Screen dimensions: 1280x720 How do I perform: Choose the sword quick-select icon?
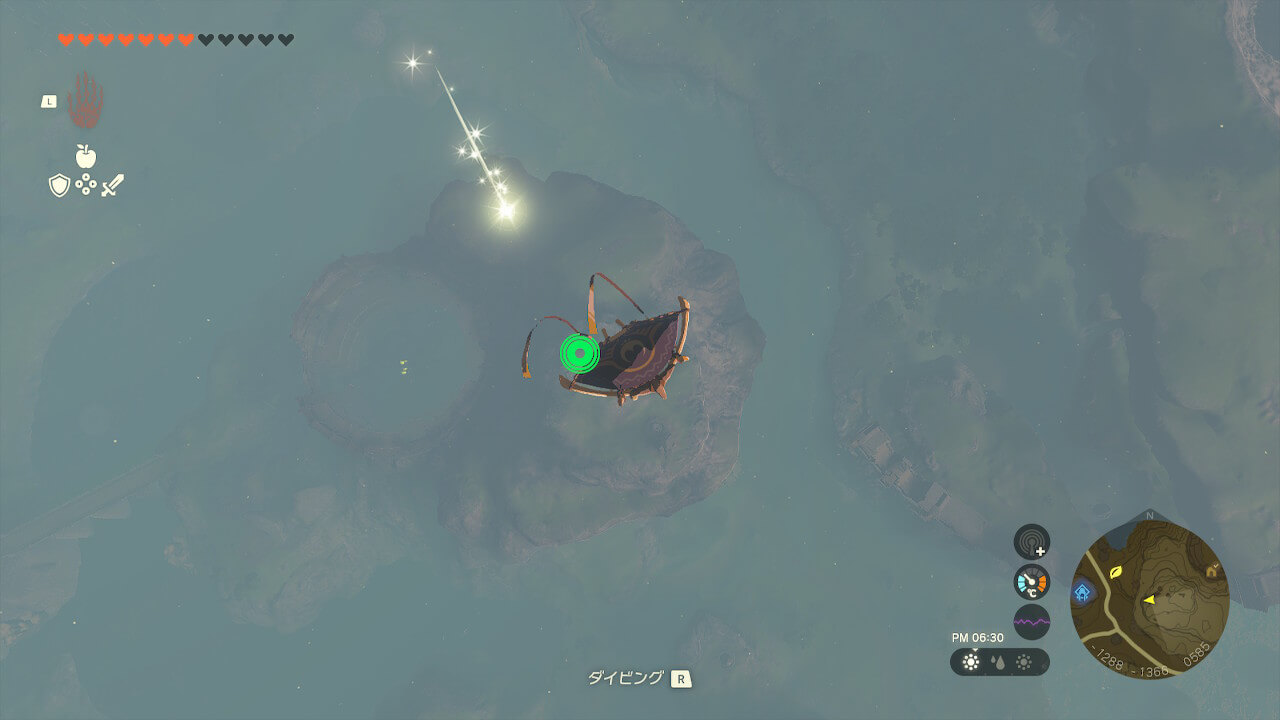(x=112, y=185)
